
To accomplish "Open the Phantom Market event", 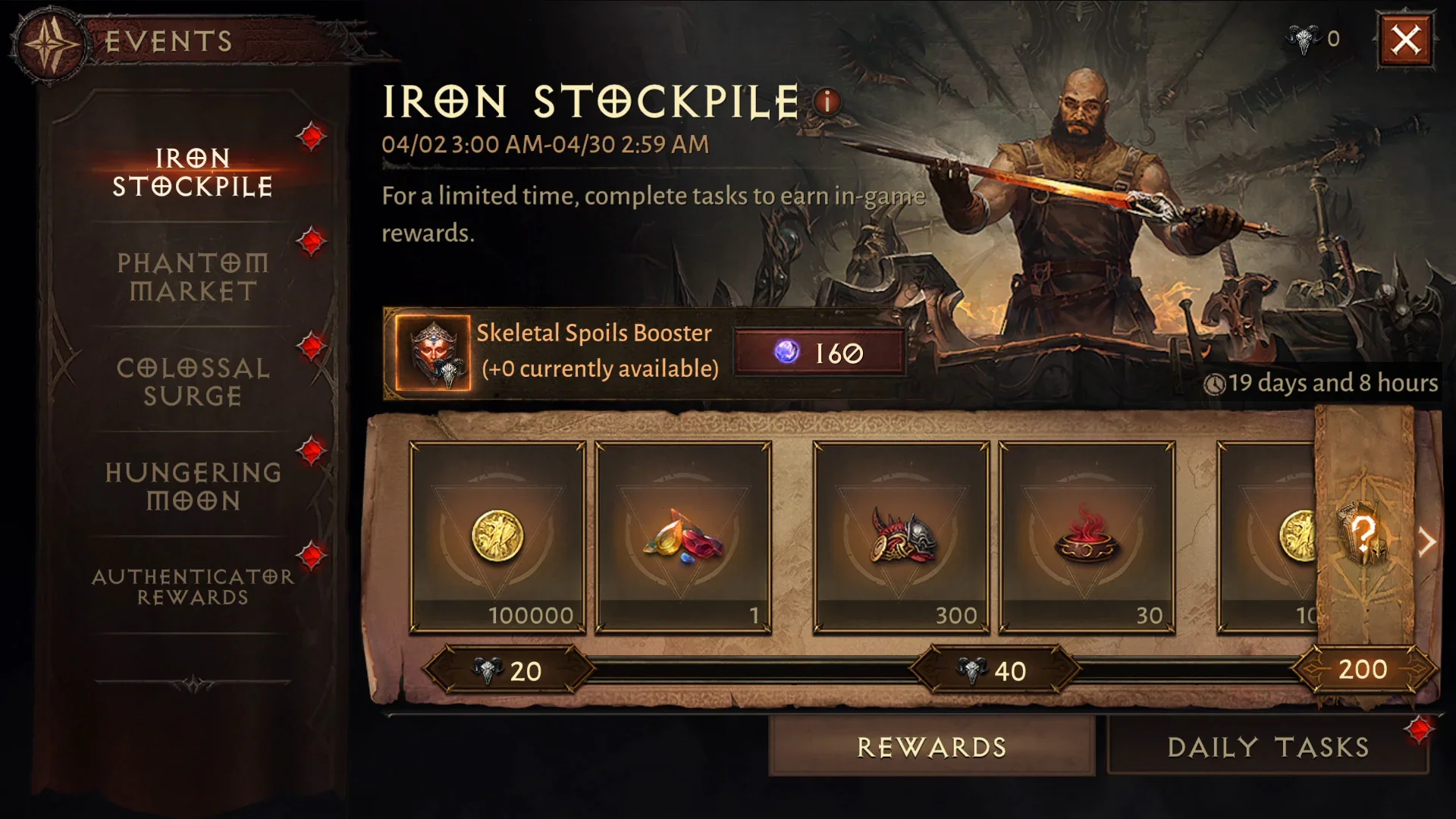I will coord(193,278).
